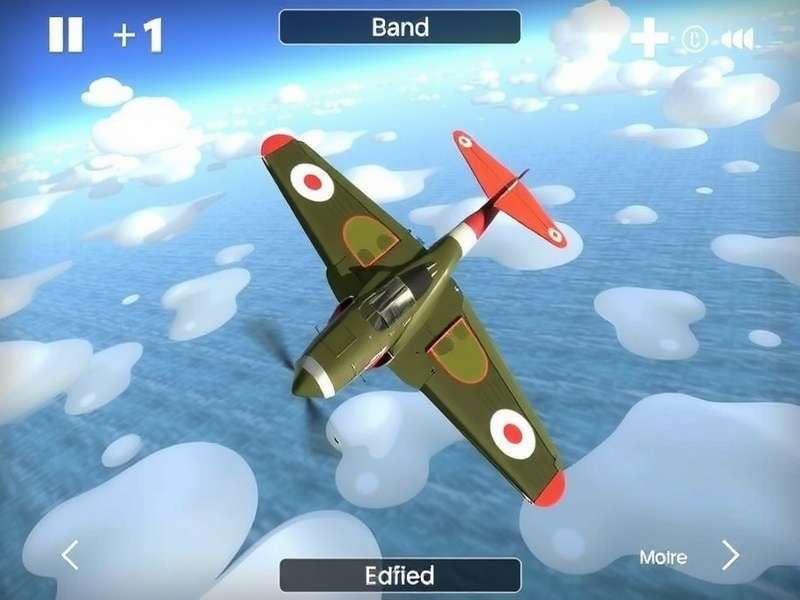This screenshot has height=600, width=800.
Task: Go to previous with left arrow
Action: [70, 555]
